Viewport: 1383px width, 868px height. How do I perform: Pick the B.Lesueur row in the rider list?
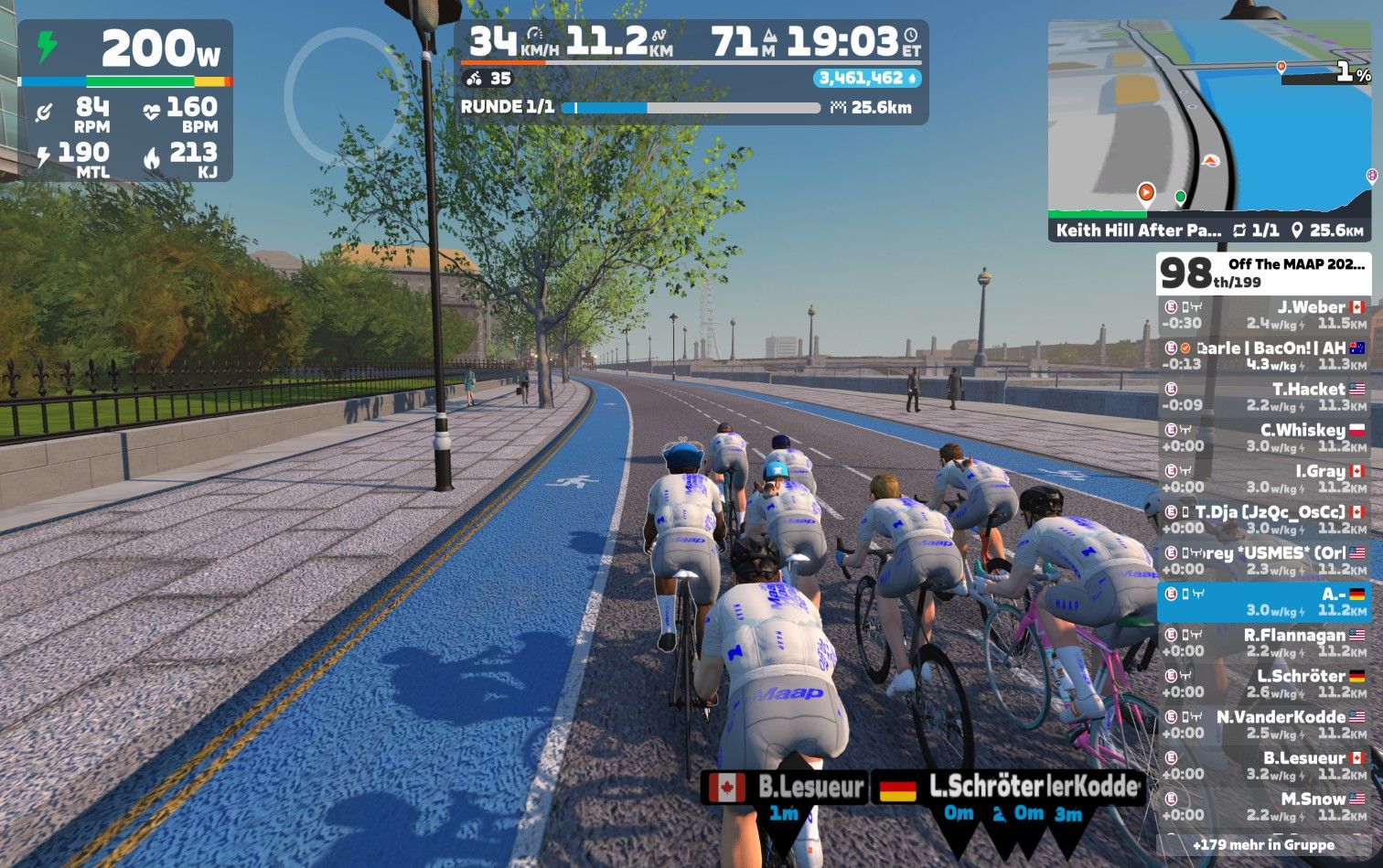pyautogui.click(x=1264, y=766)
